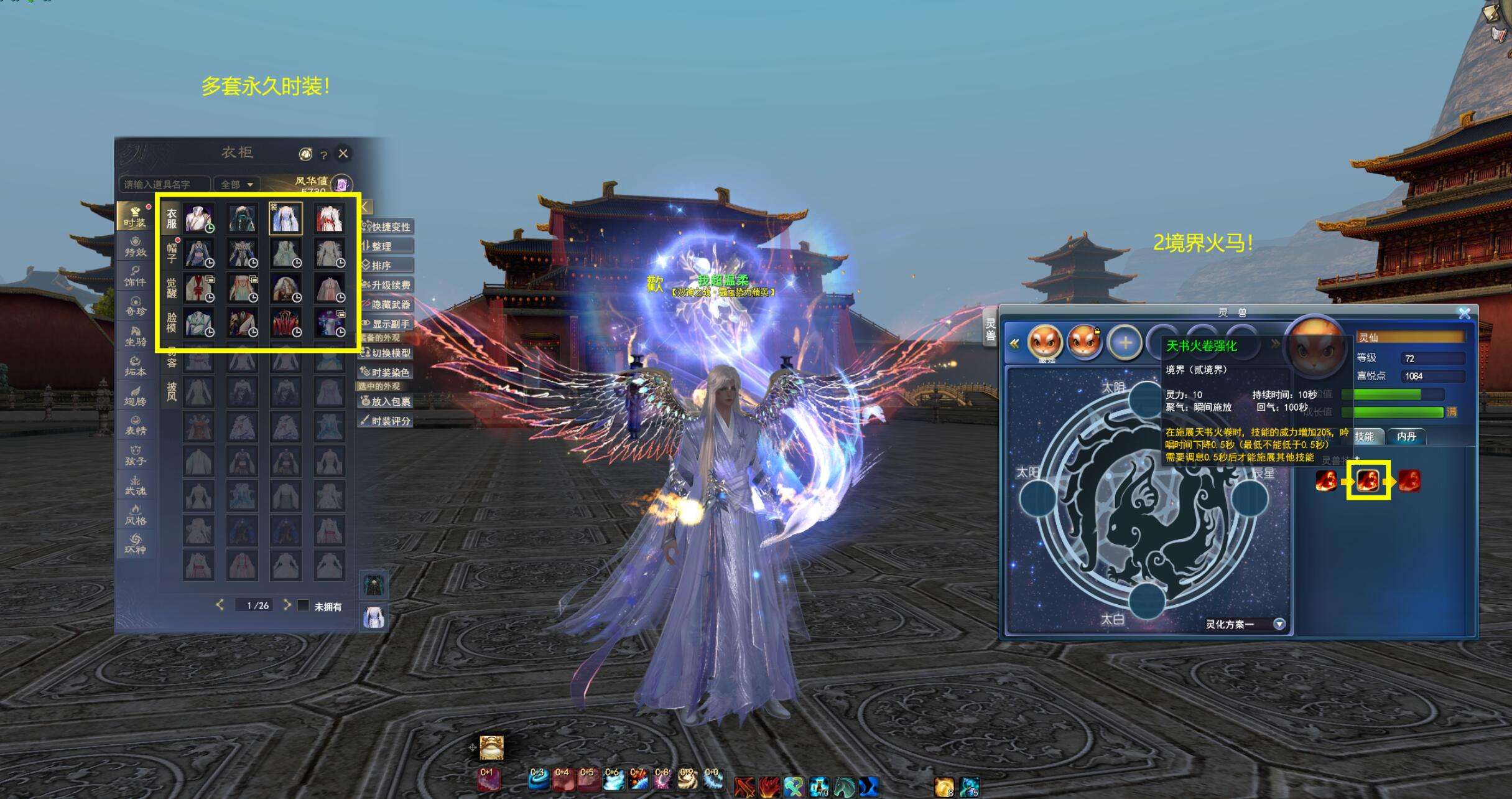Viewport: 1512px width, 799px height.
Task: Switch to the 特效 category tab
Action: click(135, 247)
